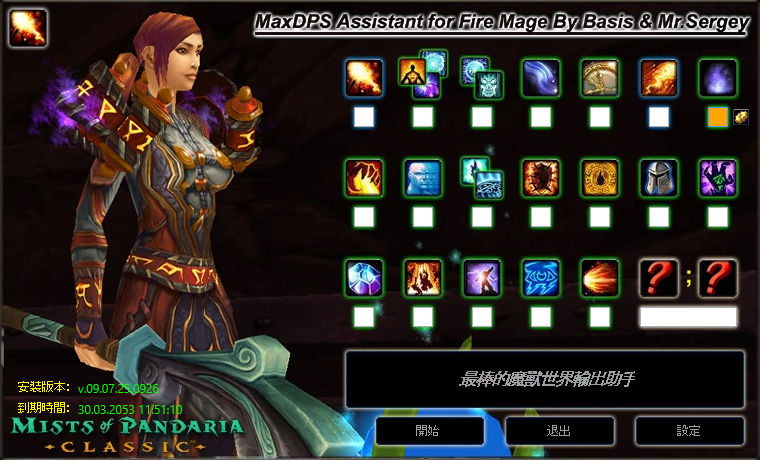Open the 設定 (Settings) button
Viewport: 760px width, 460px height.
[689, 431]
